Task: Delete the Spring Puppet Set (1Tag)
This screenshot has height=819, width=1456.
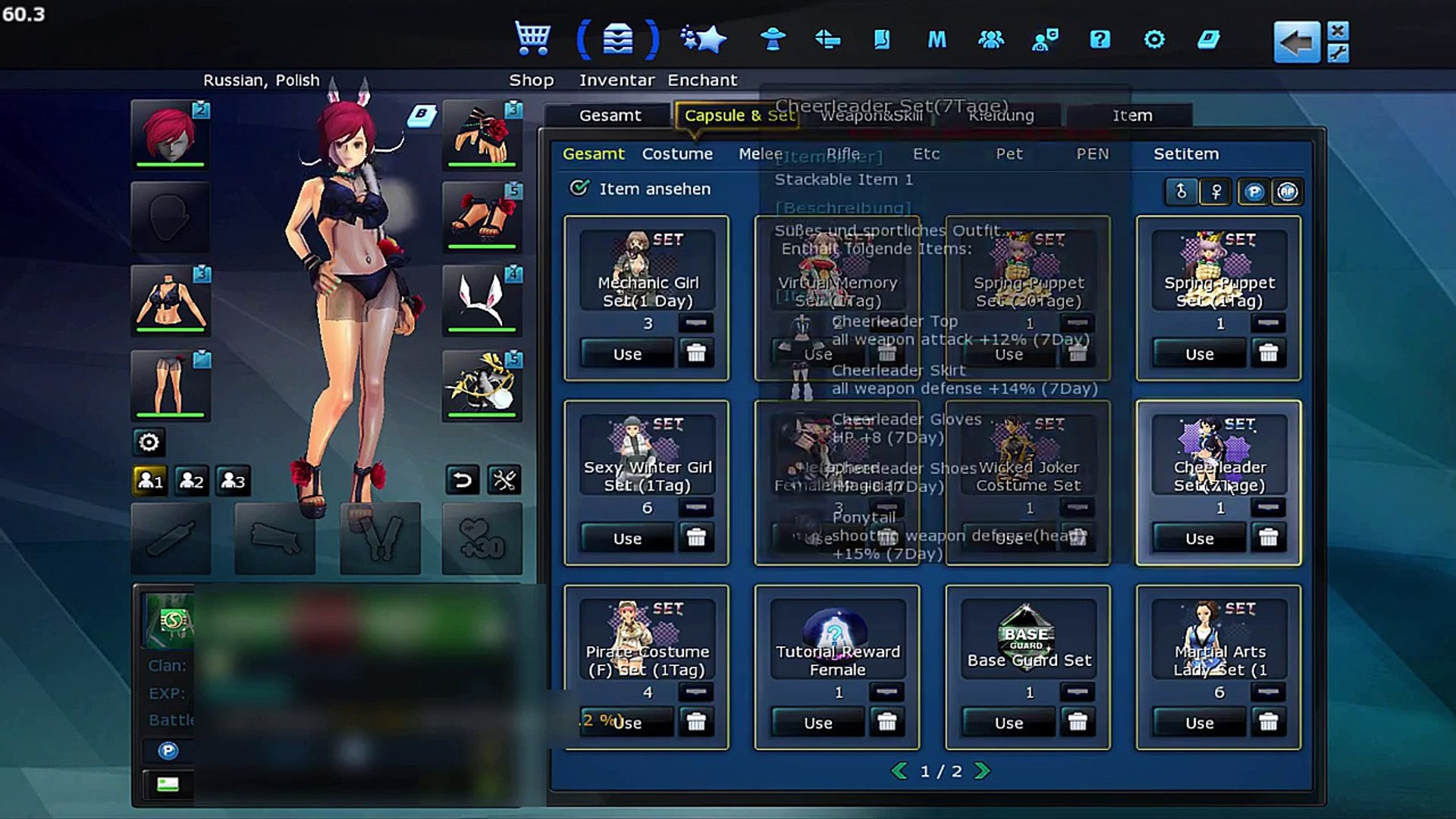Action: click(x=1268, y=353)
